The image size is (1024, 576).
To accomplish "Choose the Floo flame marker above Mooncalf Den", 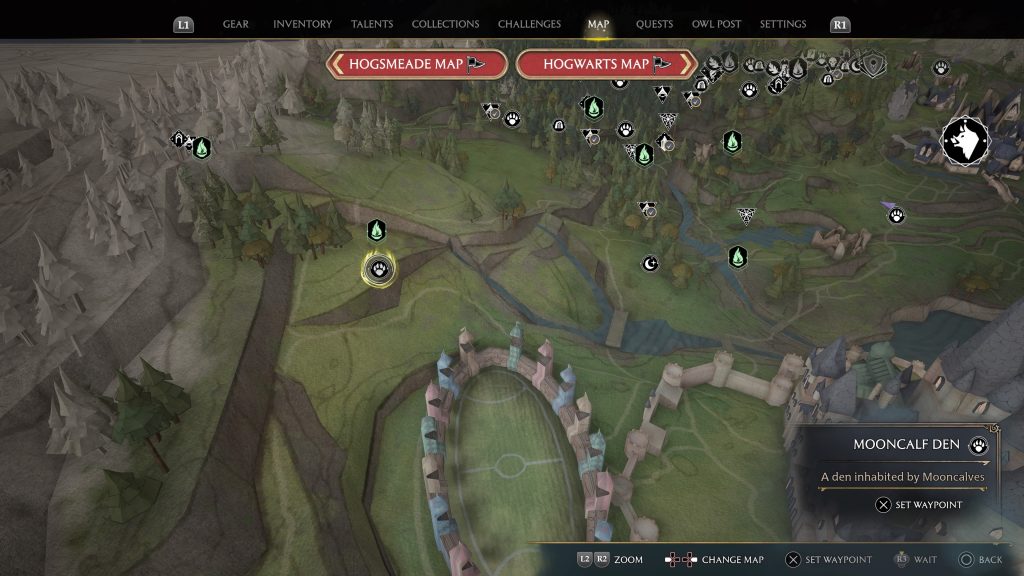I will [x=376, y=231].
